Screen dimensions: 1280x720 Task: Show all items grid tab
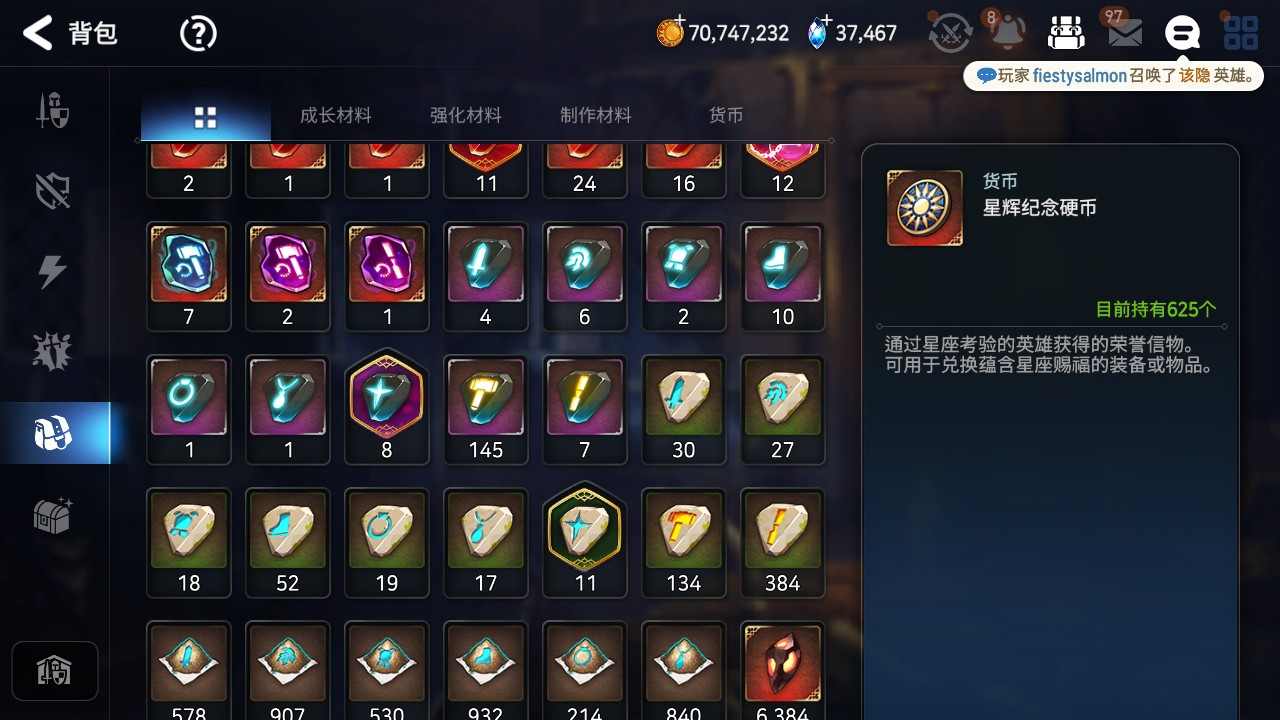[205, 117]
